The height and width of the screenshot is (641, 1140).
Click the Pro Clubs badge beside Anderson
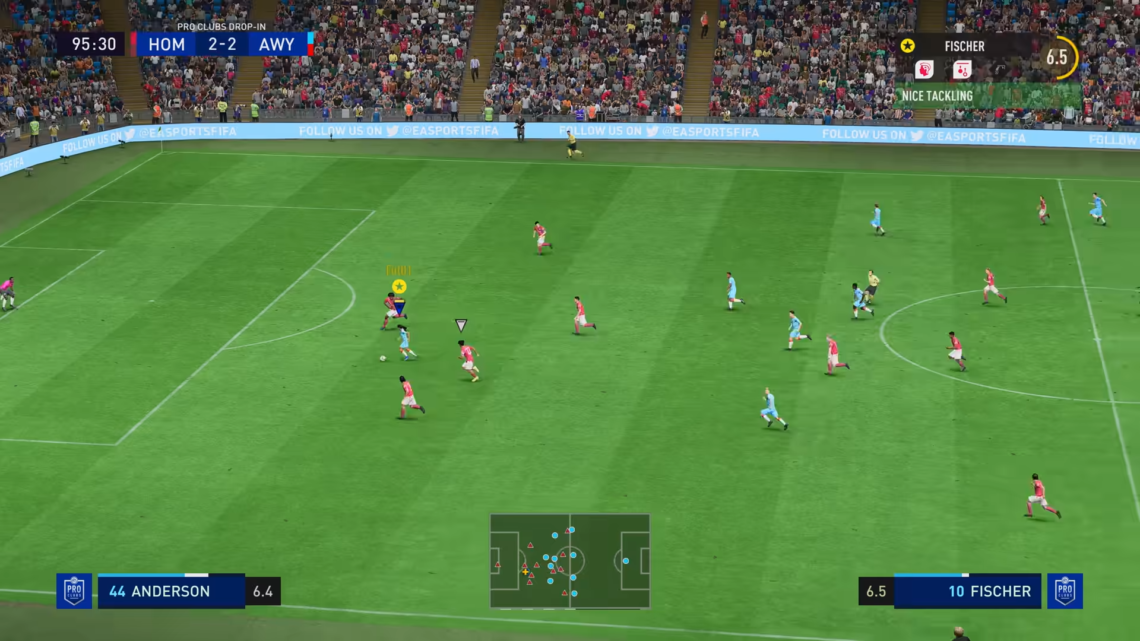click(x=74, y=591)
